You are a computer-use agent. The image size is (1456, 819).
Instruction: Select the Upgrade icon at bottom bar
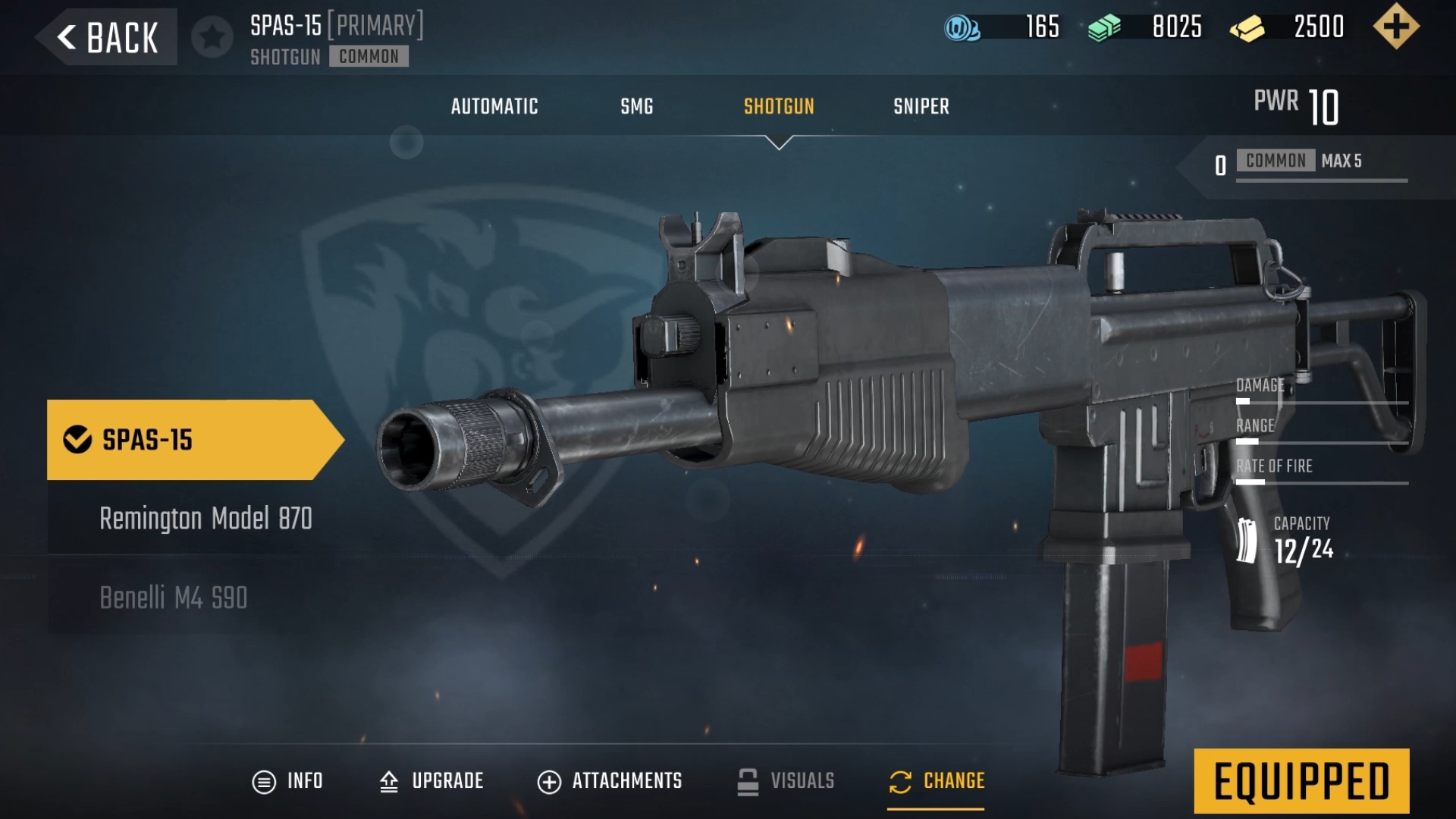tap(390, 780)
